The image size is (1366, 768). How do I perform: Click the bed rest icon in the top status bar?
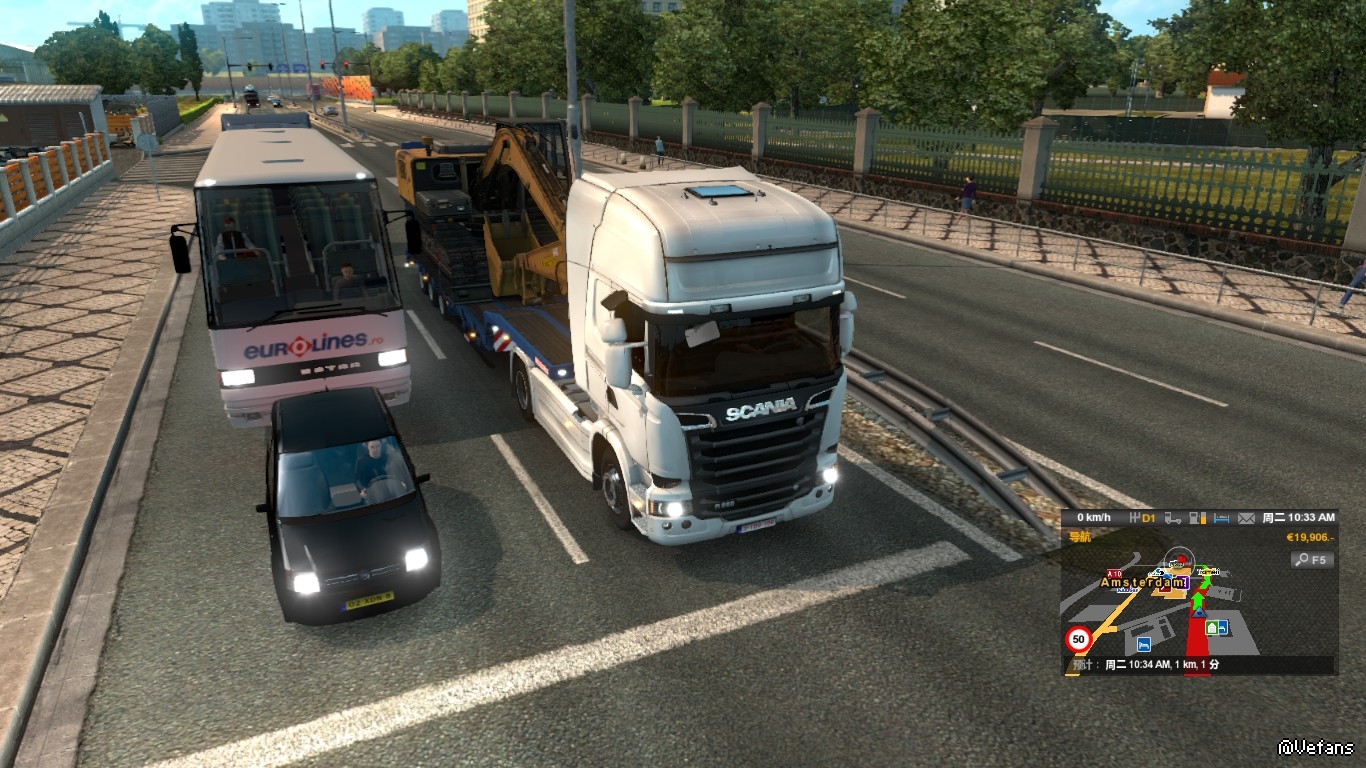pyautogui.click(x=1222, y=518)
